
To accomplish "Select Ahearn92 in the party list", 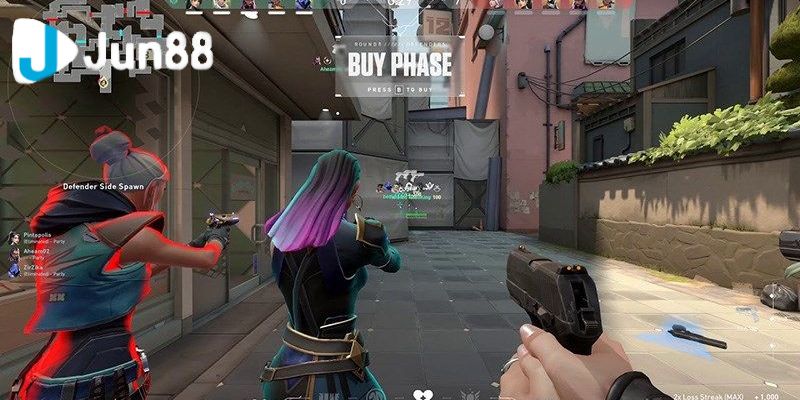I will 35,252.
